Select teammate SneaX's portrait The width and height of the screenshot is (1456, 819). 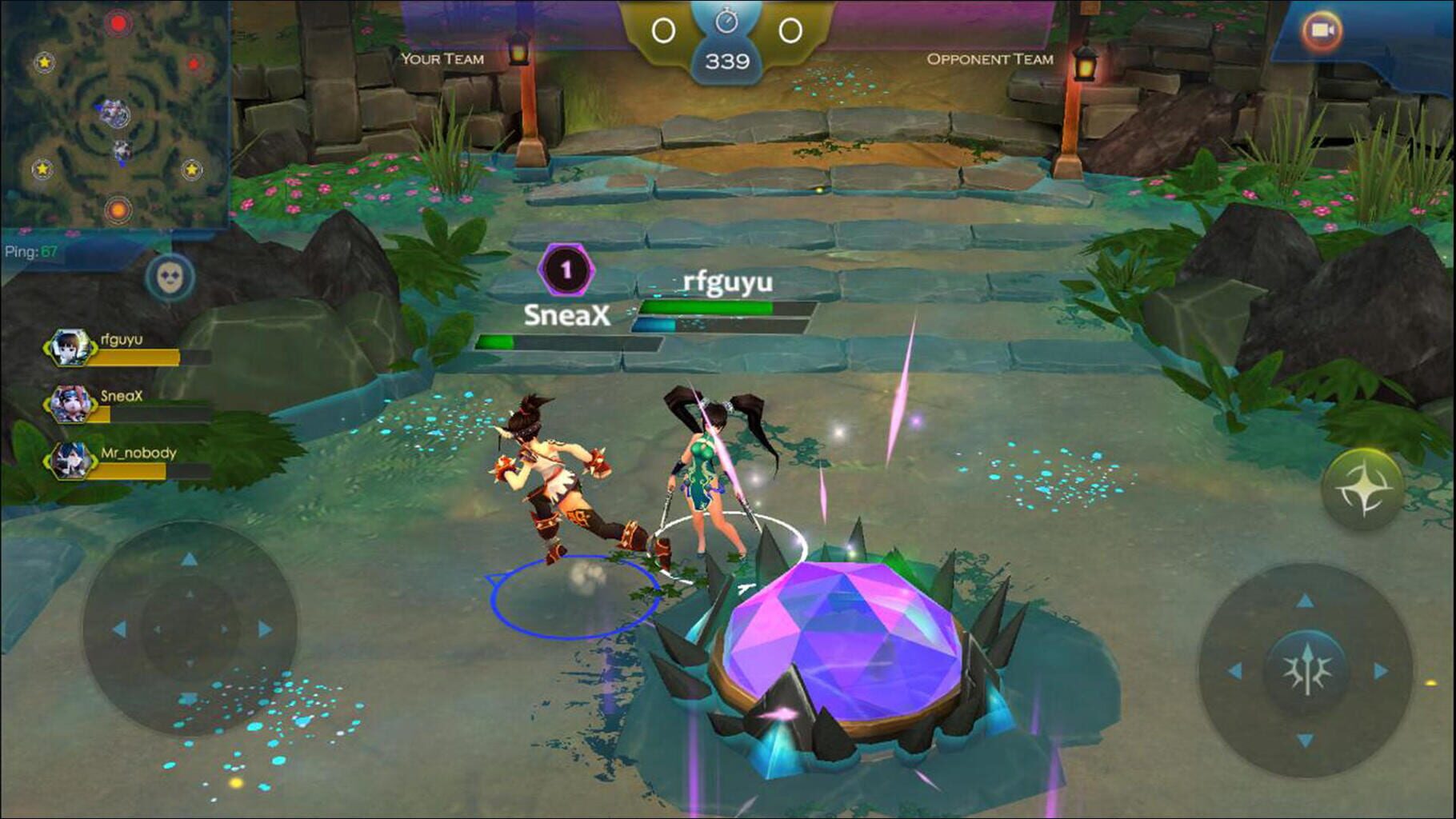(x=70, y=404)
